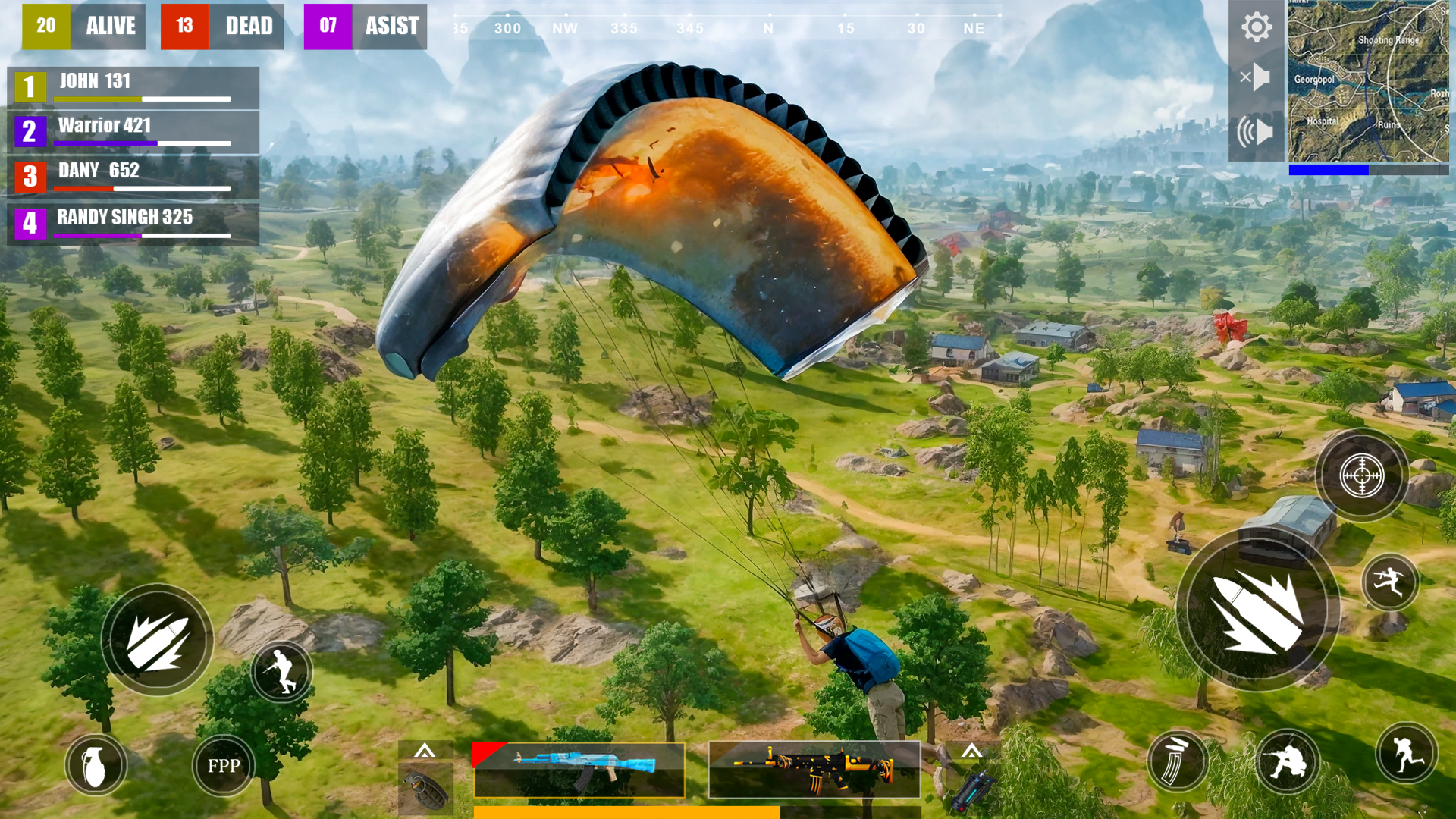Expand the arrow above the grenade slot
Viewport: 1456px width, 819px height.
pos(425,751)
